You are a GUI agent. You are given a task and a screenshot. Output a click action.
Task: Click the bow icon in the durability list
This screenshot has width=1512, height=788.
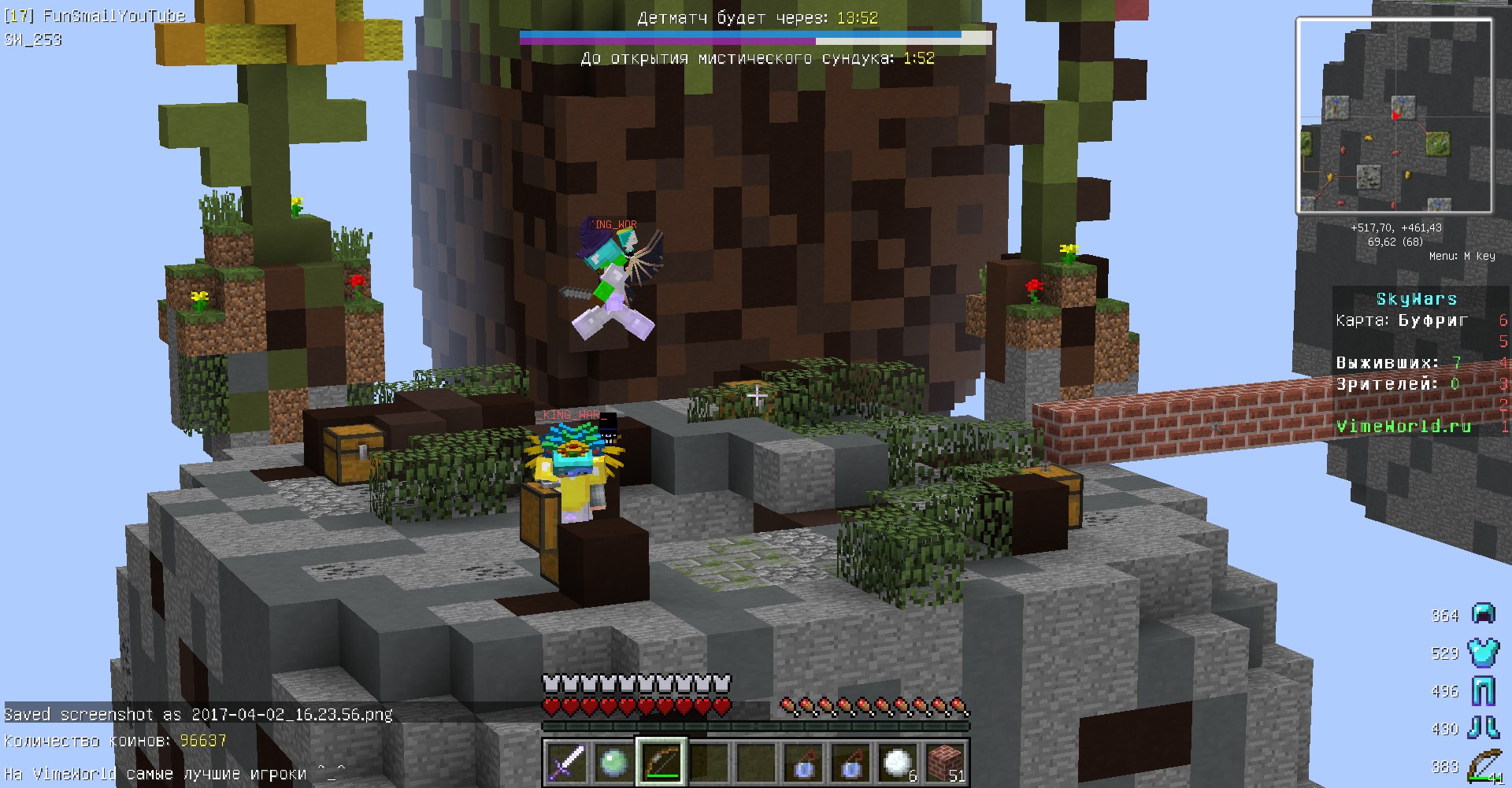(x=1484, y=766)
